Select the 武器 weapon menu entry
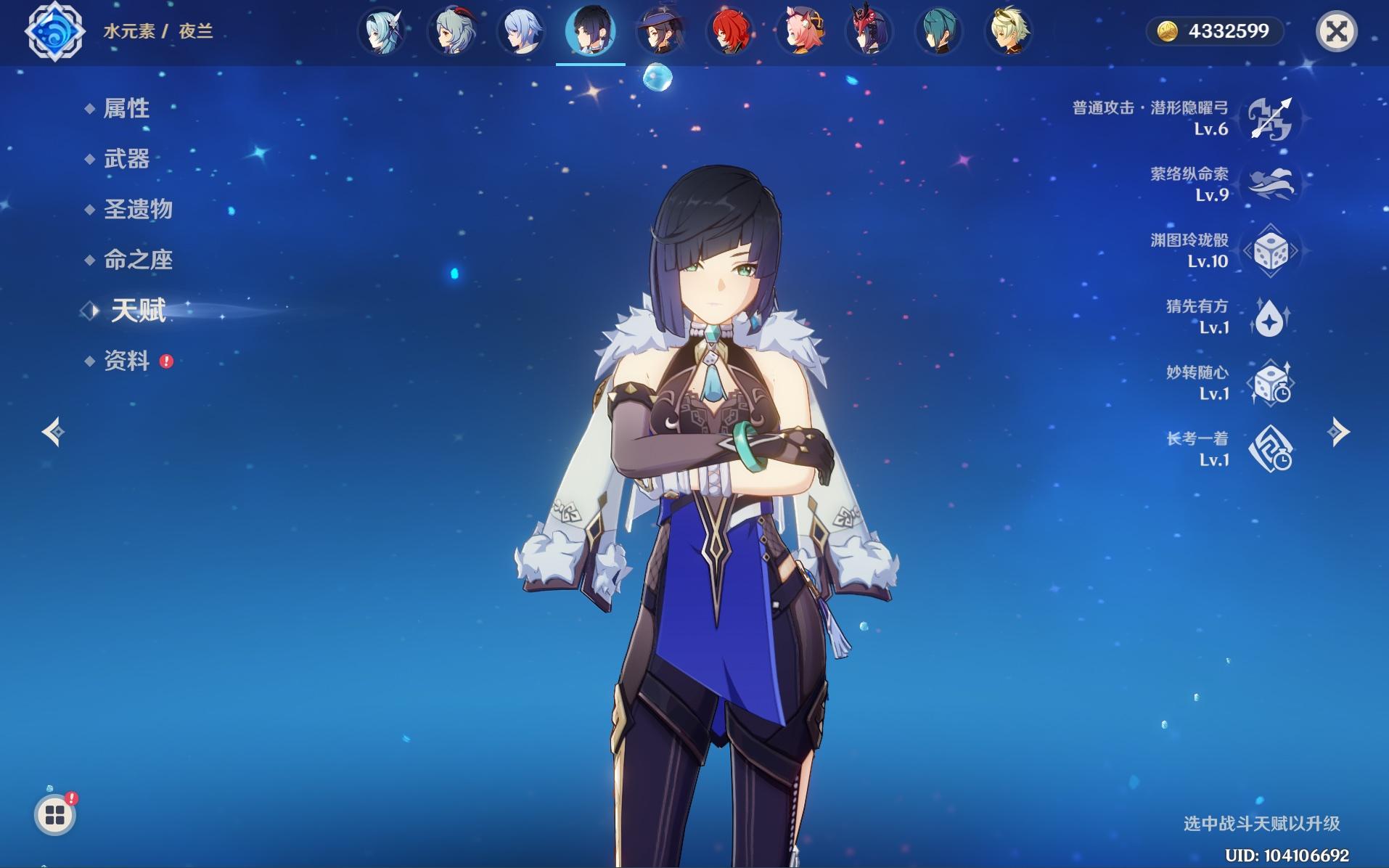The height and width of the screenshot is (868, 1389). pos(126,159)
